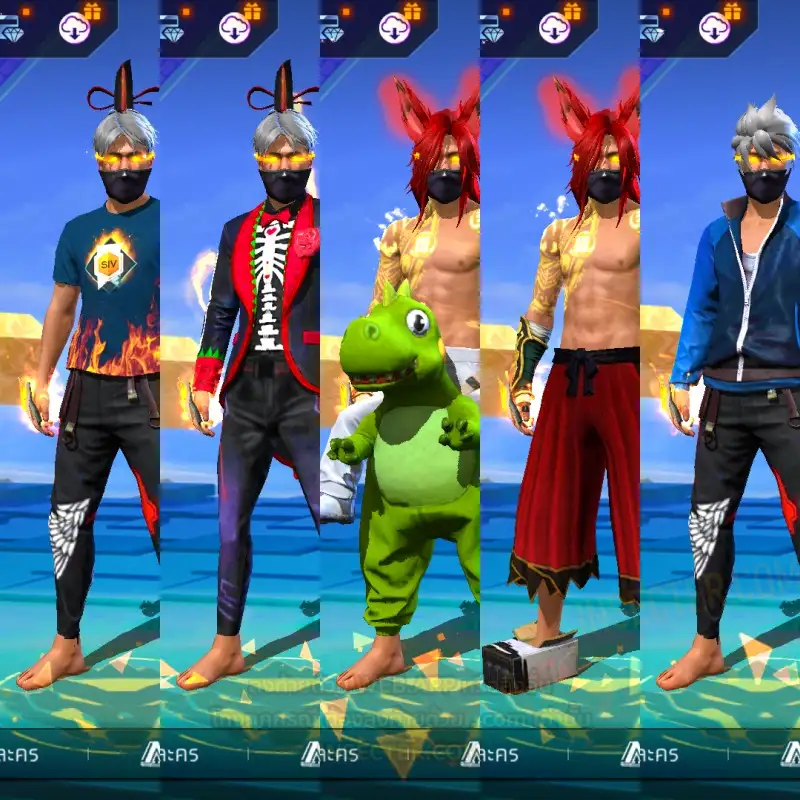
Task: Tap the cloud download icon above the skeleton-suit character
Action: point(235,28)
